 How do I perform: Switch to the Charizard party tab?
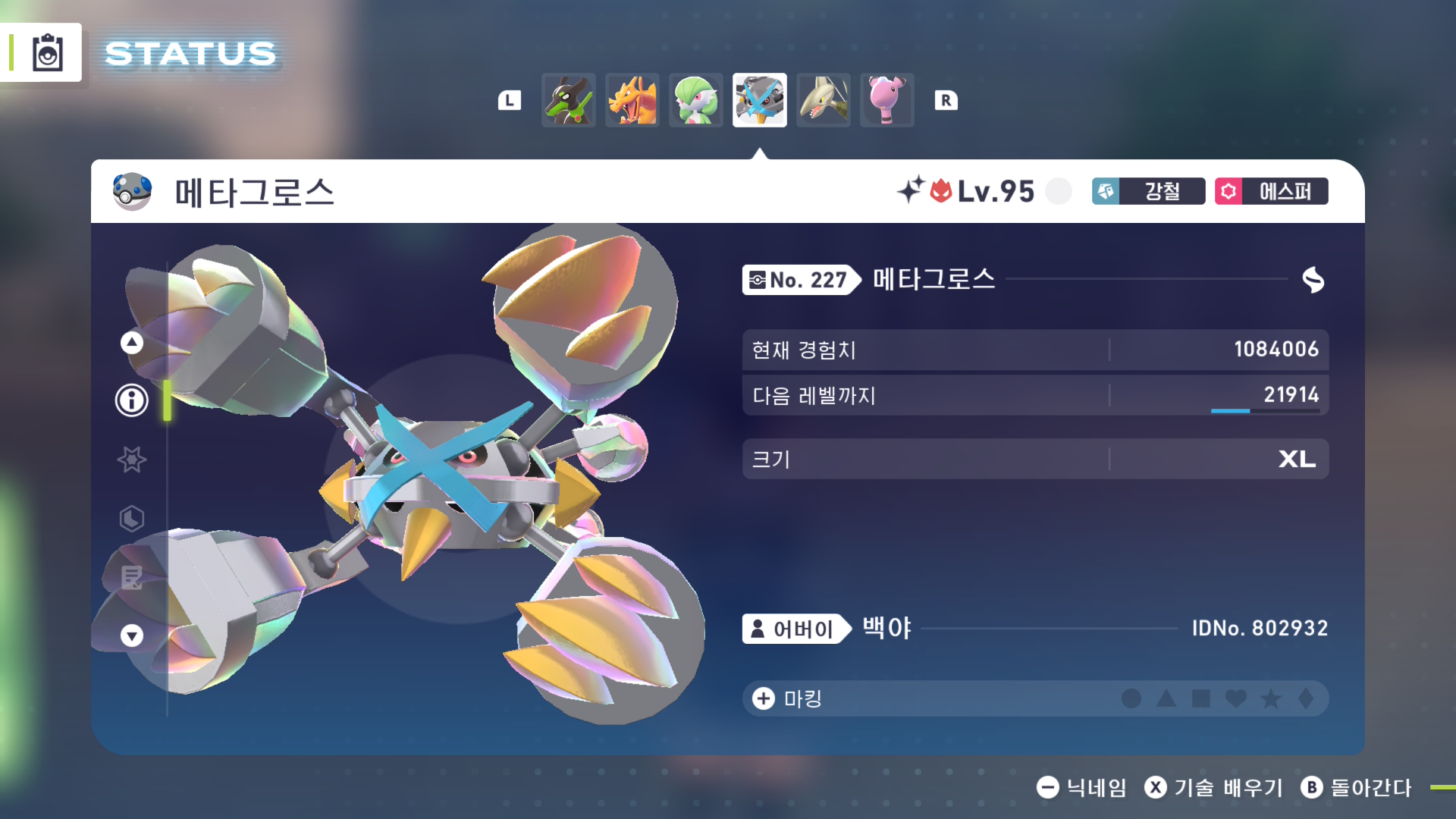pyautogui.click(x=632, y=99)
